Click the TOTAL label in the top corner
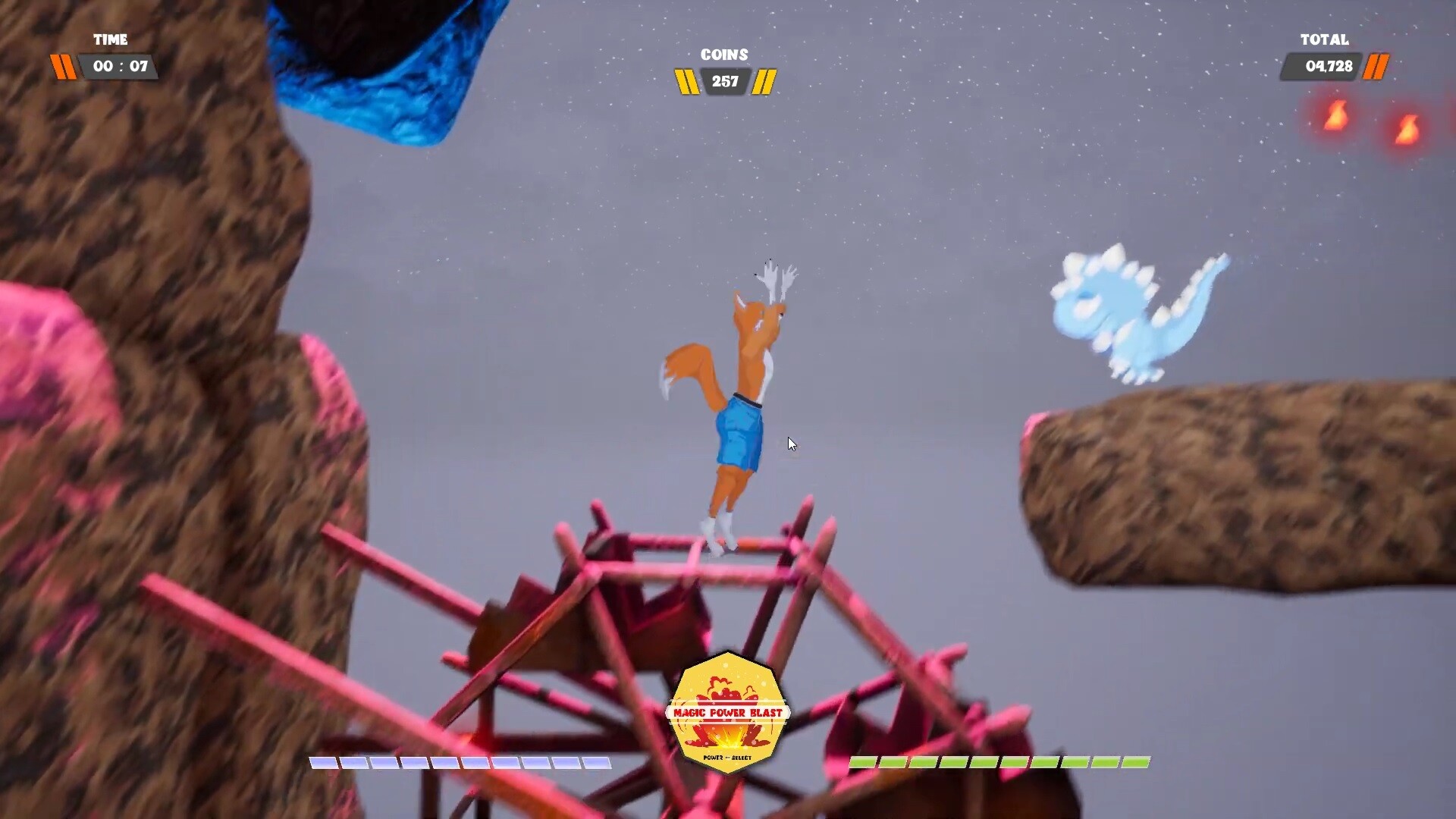The width and height of the screenshot is (1456, 819). pos(1324,40)
